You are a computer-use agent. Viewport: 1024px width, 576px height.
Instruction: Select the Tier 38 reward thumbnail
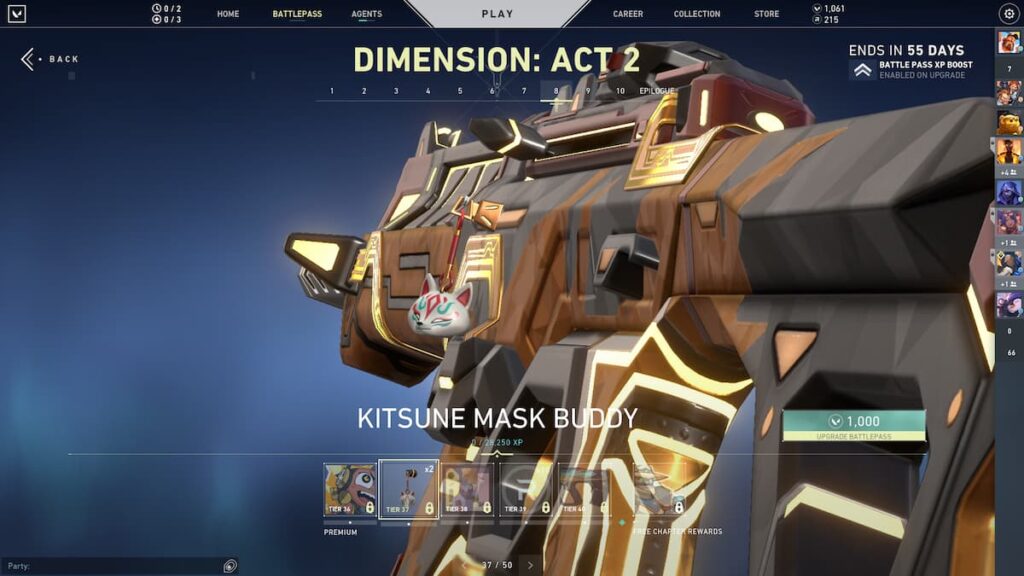[x=467, y=489]
